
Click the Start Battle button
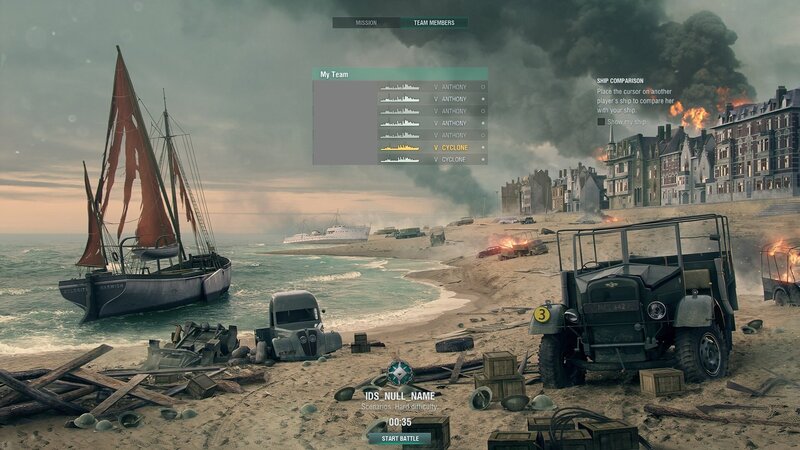click(x=399, y=438)
